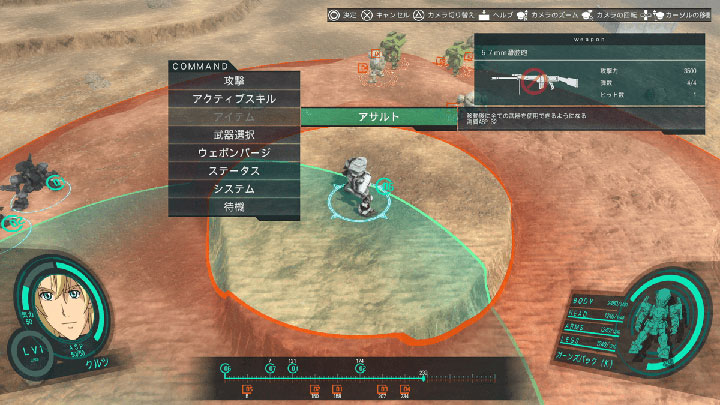Image resolution: width=720 pixels, height=405 pixels.
Task: Select 攻撃 in the command menu
Action: click(234, 81)
